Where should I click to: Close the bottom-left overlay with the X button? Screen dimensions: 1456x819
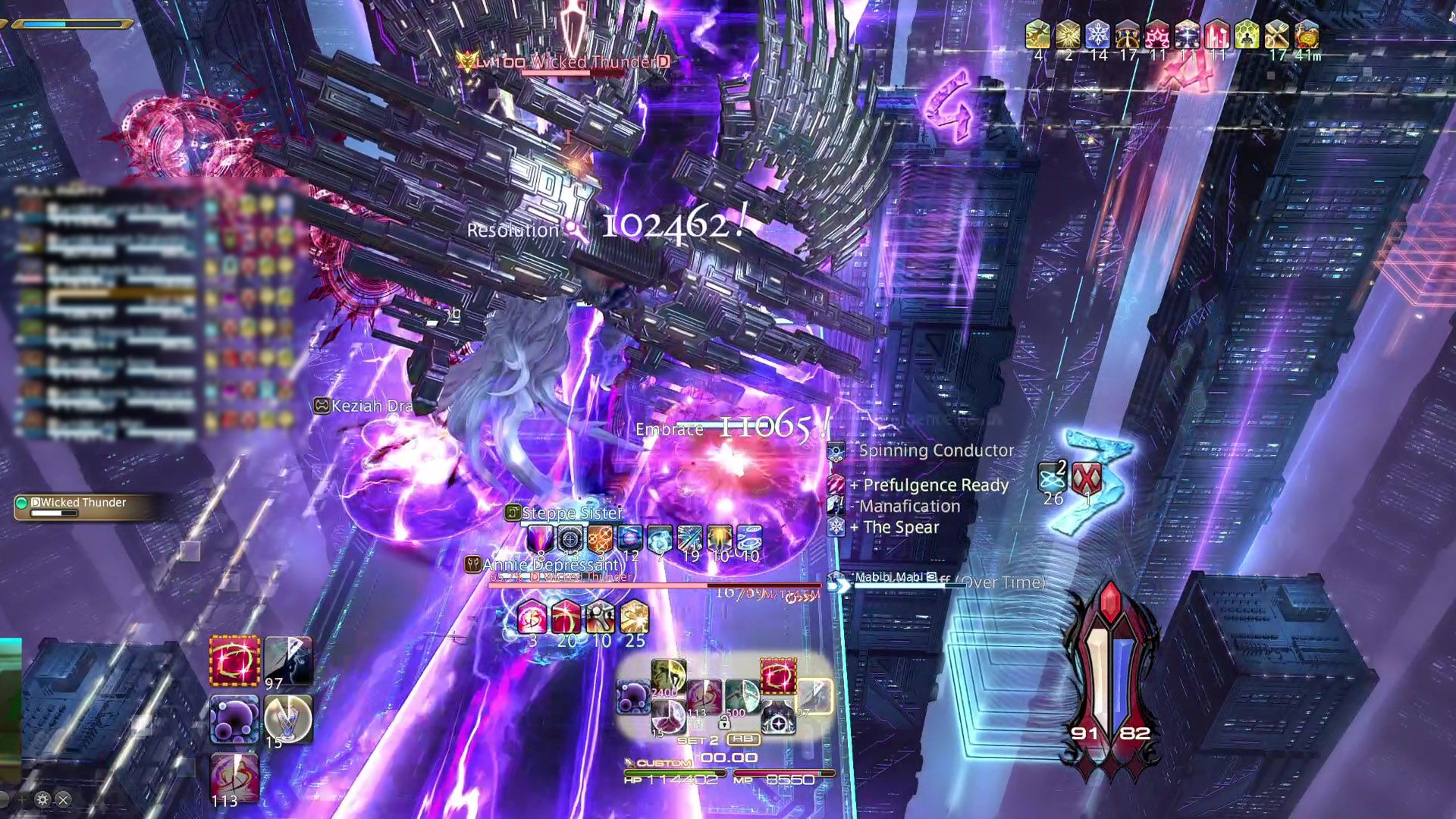click(64, 799)
